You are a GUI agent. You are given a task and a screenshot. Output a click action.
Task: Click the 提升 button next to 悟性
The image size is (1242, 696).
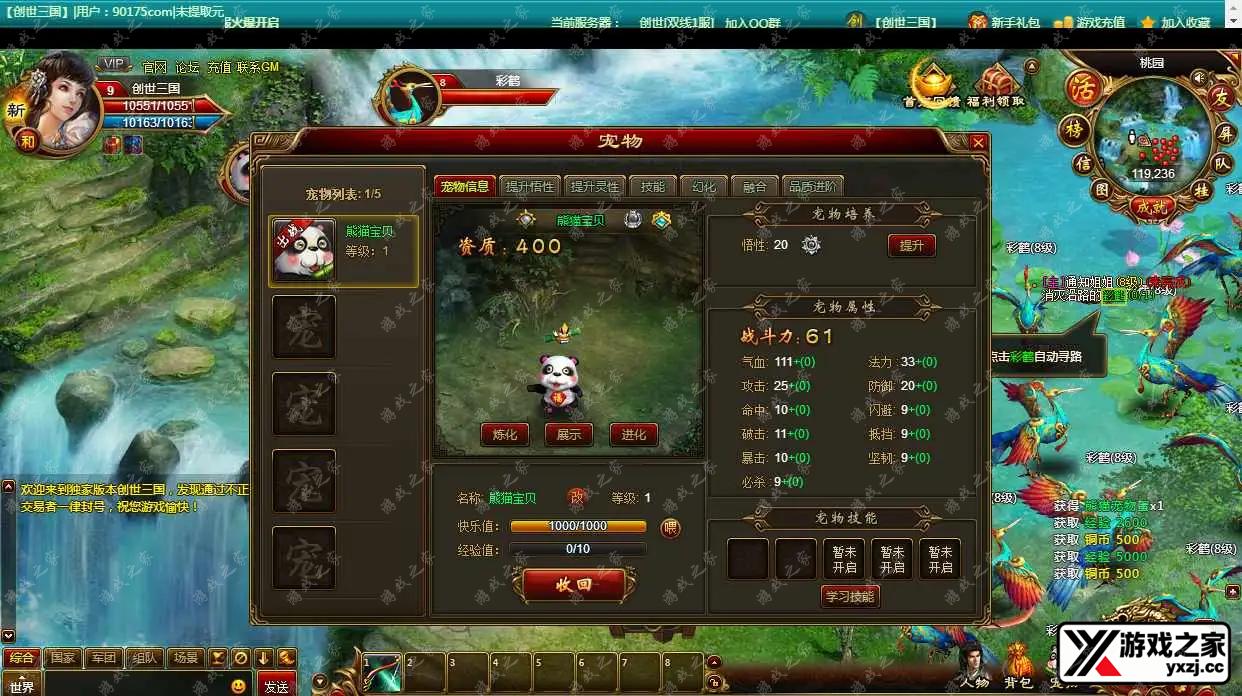point(911,245)
